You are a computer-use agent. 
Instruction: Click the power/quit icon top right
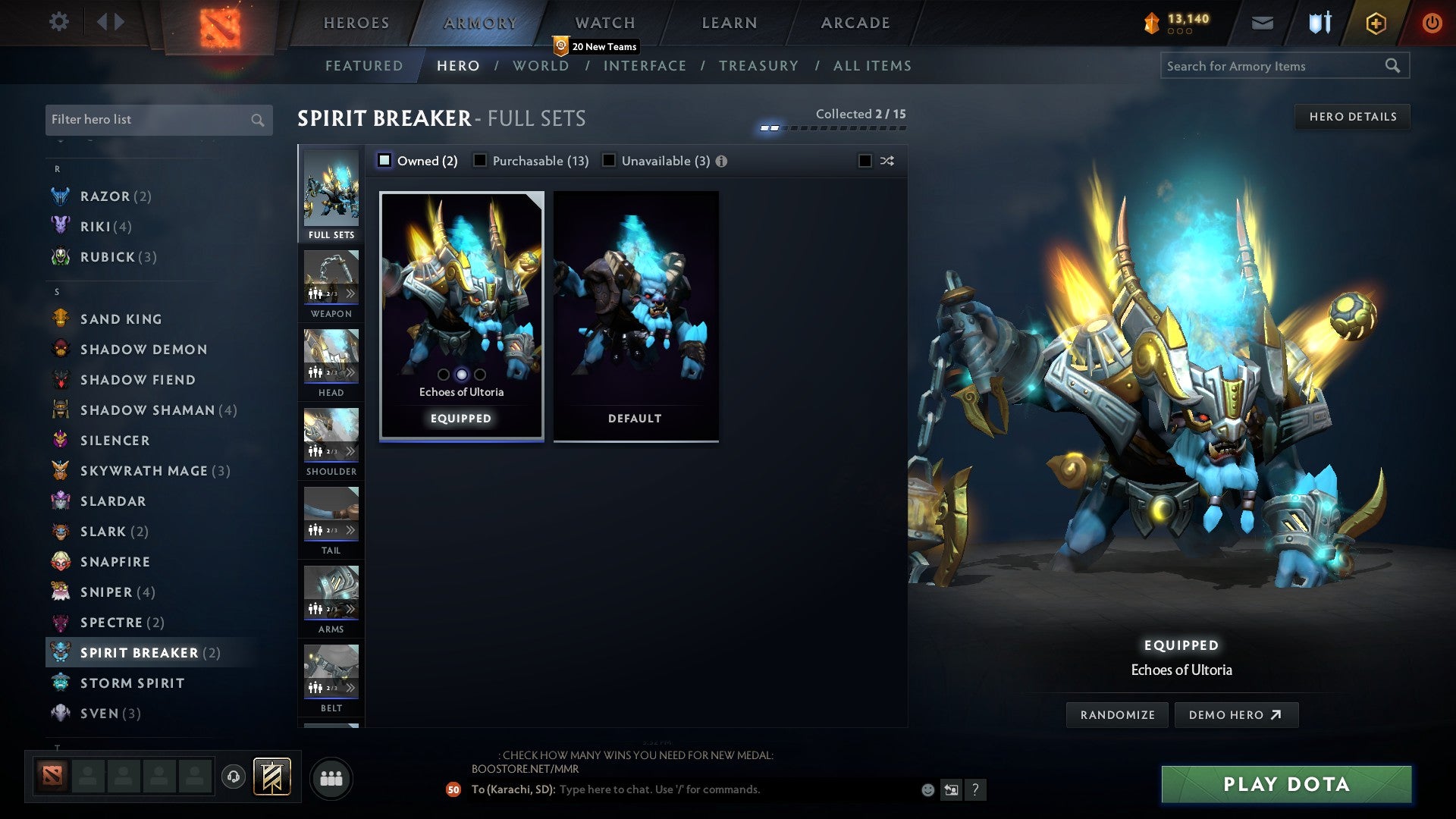1432,22
